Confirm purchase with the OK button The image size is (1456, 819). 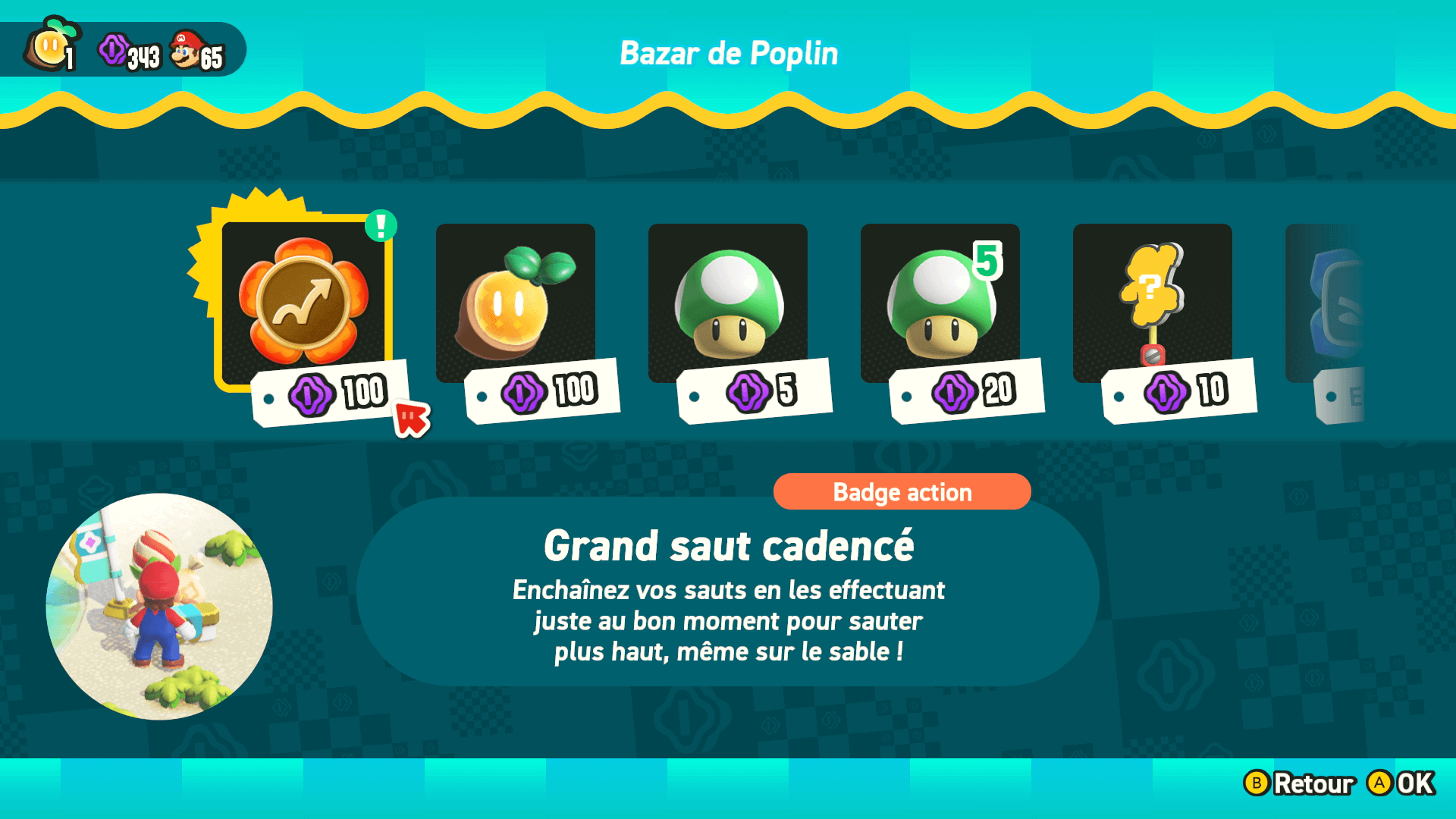[1401, 783]
